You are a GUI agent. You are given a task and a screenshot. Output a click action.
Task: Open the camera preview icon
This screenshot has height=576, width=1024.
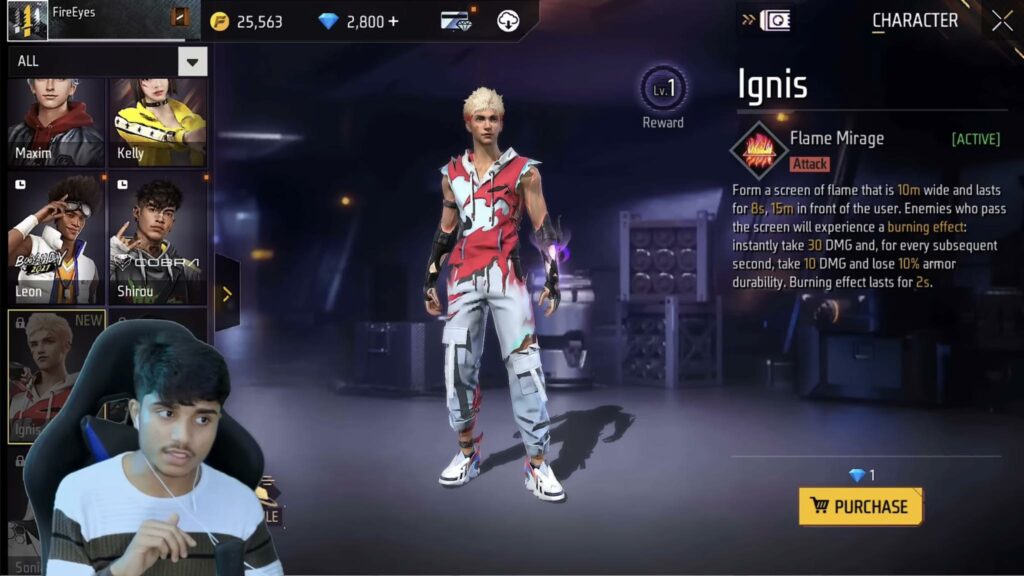(x=774, y=21)
